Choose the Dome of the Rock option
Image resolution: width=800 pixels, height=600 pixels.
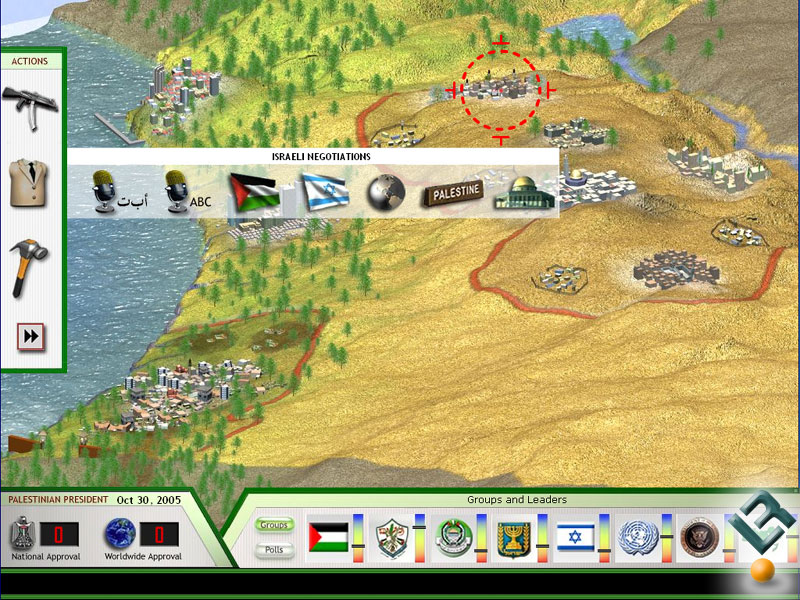[x=525, y=191]
